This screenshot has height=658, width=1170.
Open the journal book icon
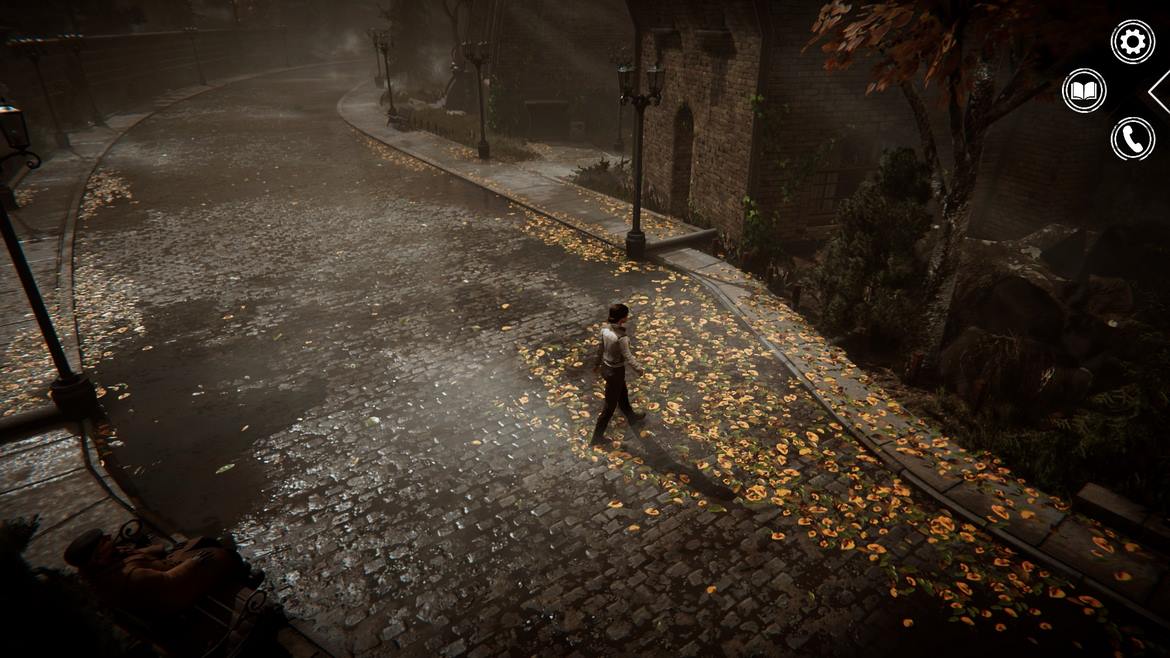pos(1084,91)
